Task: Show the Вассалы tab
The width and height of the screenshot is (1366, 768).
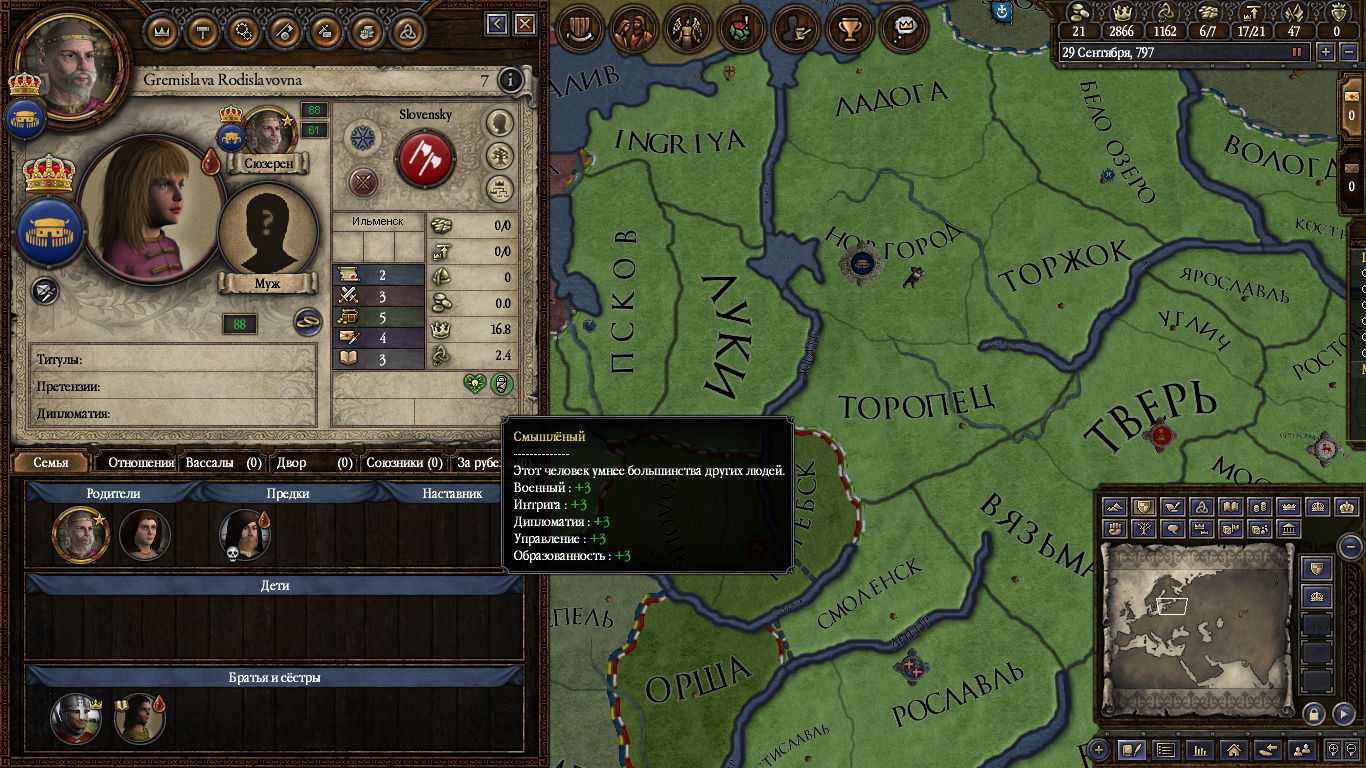Action: [x=223, y=463]
